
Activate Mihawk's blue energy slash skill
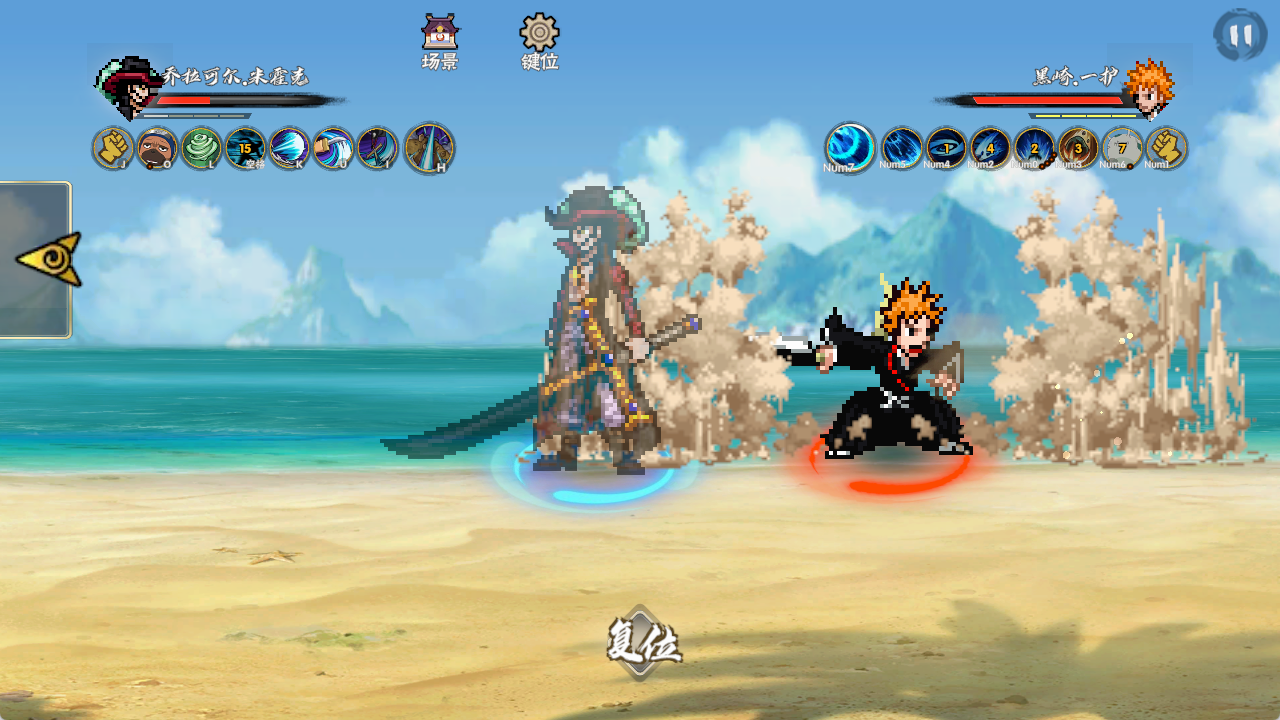(x=289, y=148)
